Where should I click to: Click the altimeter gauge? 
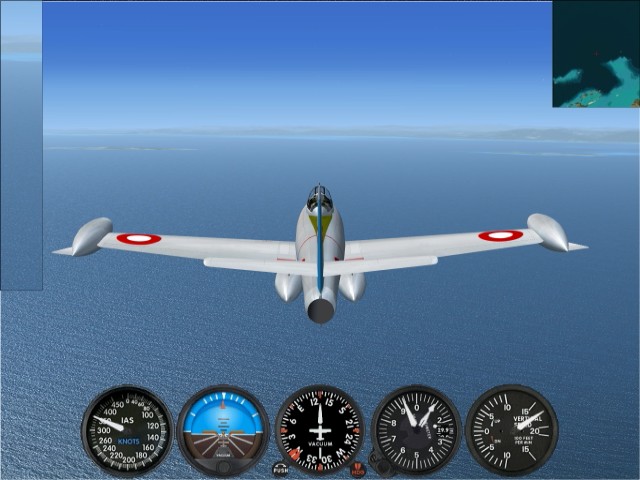click(x=416, y=430)
